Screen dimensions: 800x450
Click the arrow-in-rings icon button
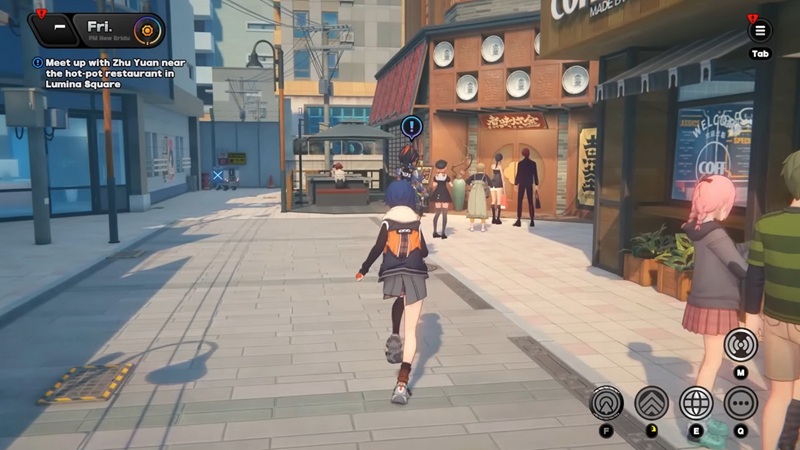(x=606, y=402)
